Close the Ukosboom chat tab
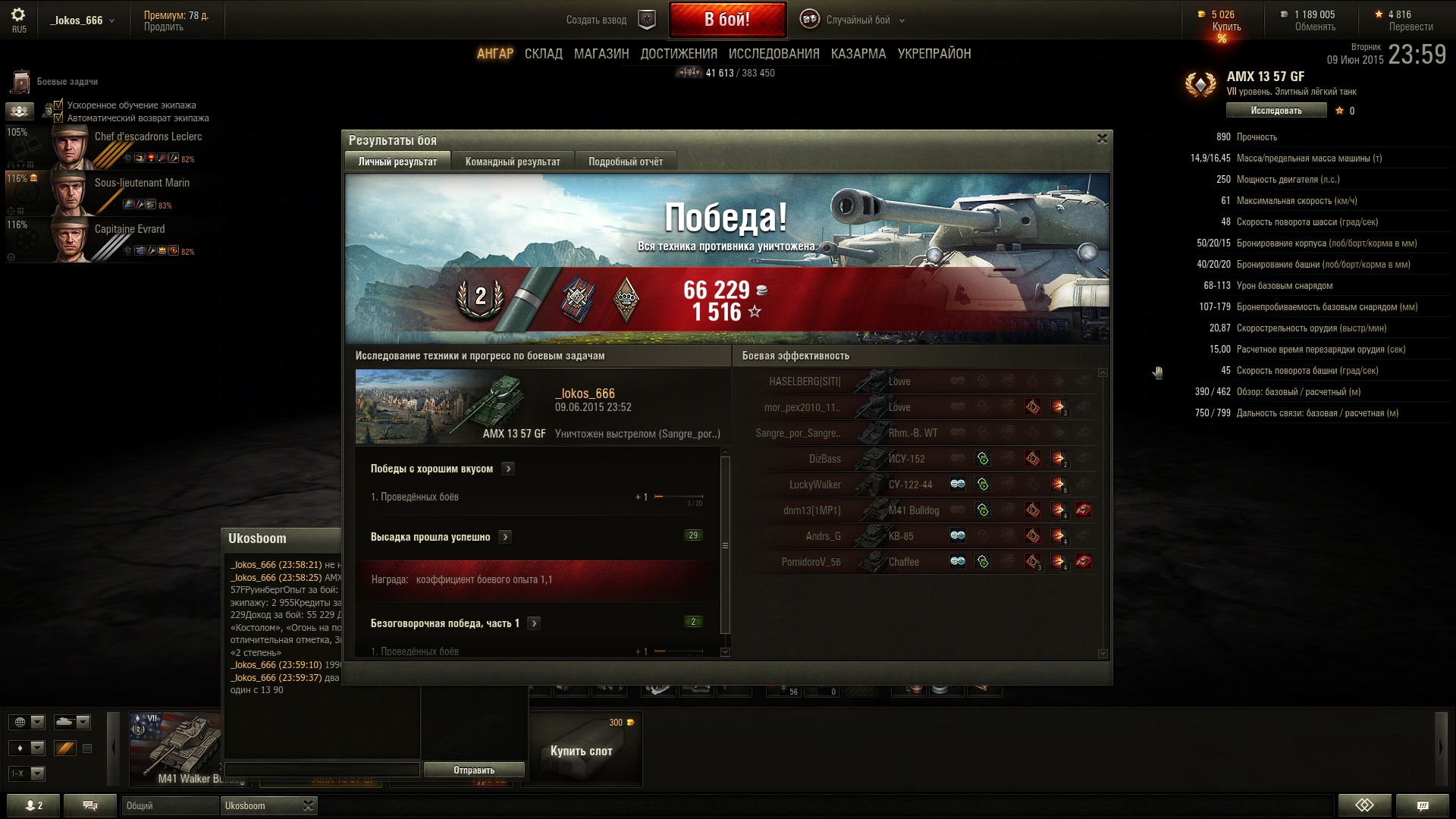 click(308, 805)
